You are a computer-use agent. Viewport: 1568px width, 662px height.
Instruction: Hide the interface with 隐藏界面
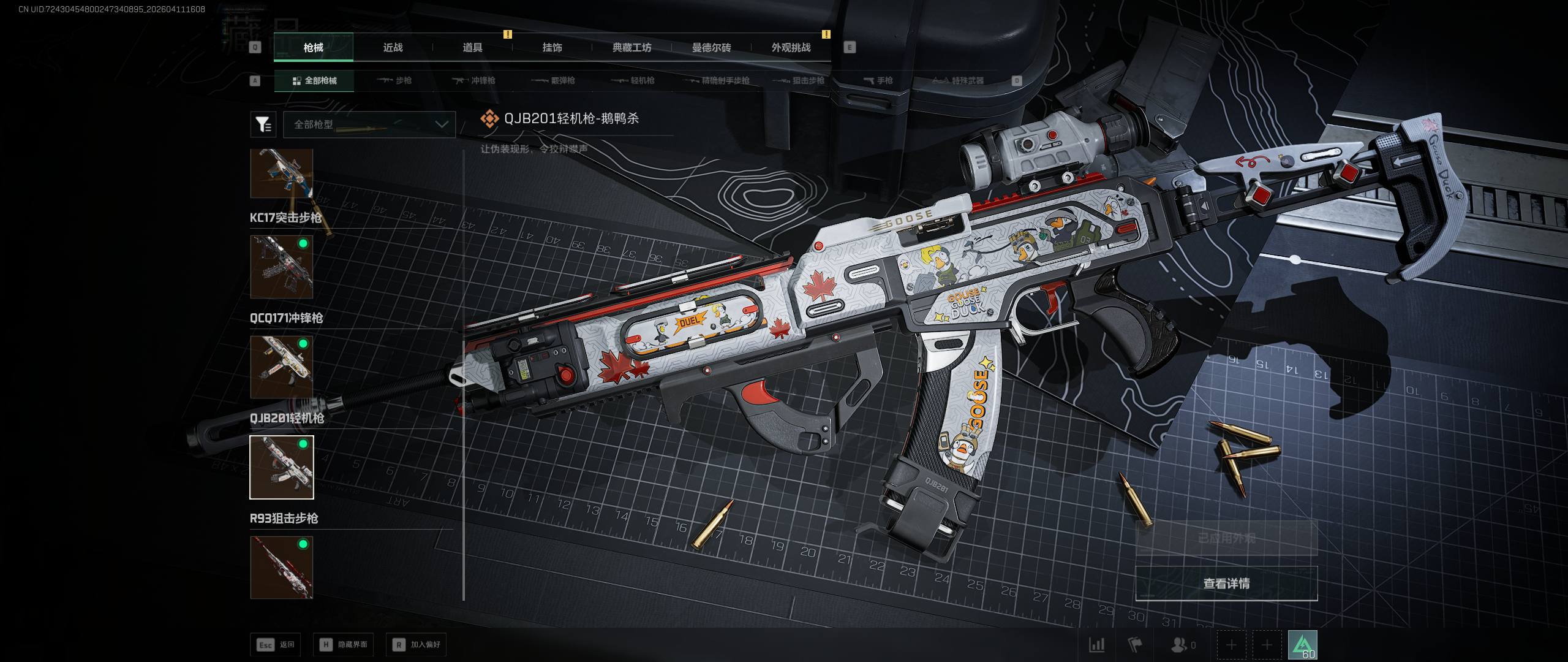pos(344,645)
